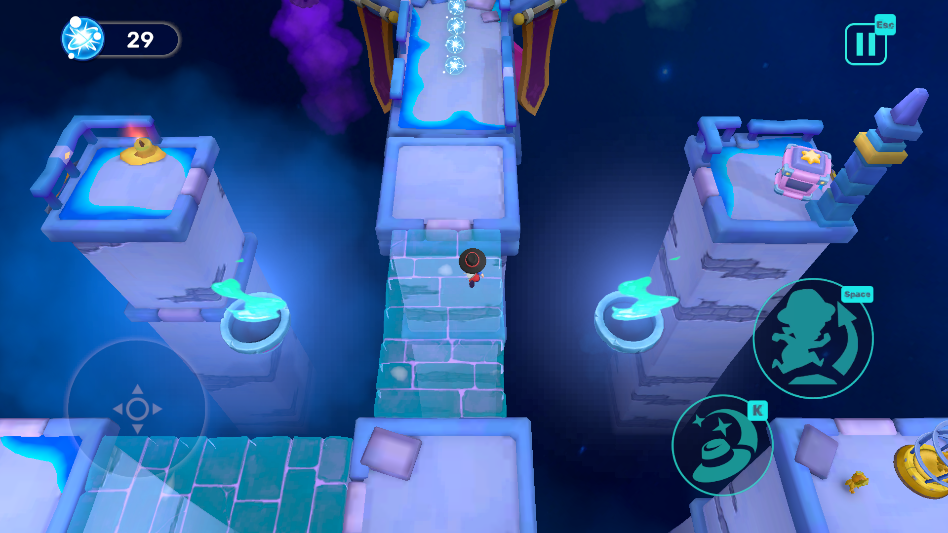
Task: Tap the running character jump button
Action: tap(812, 339)
